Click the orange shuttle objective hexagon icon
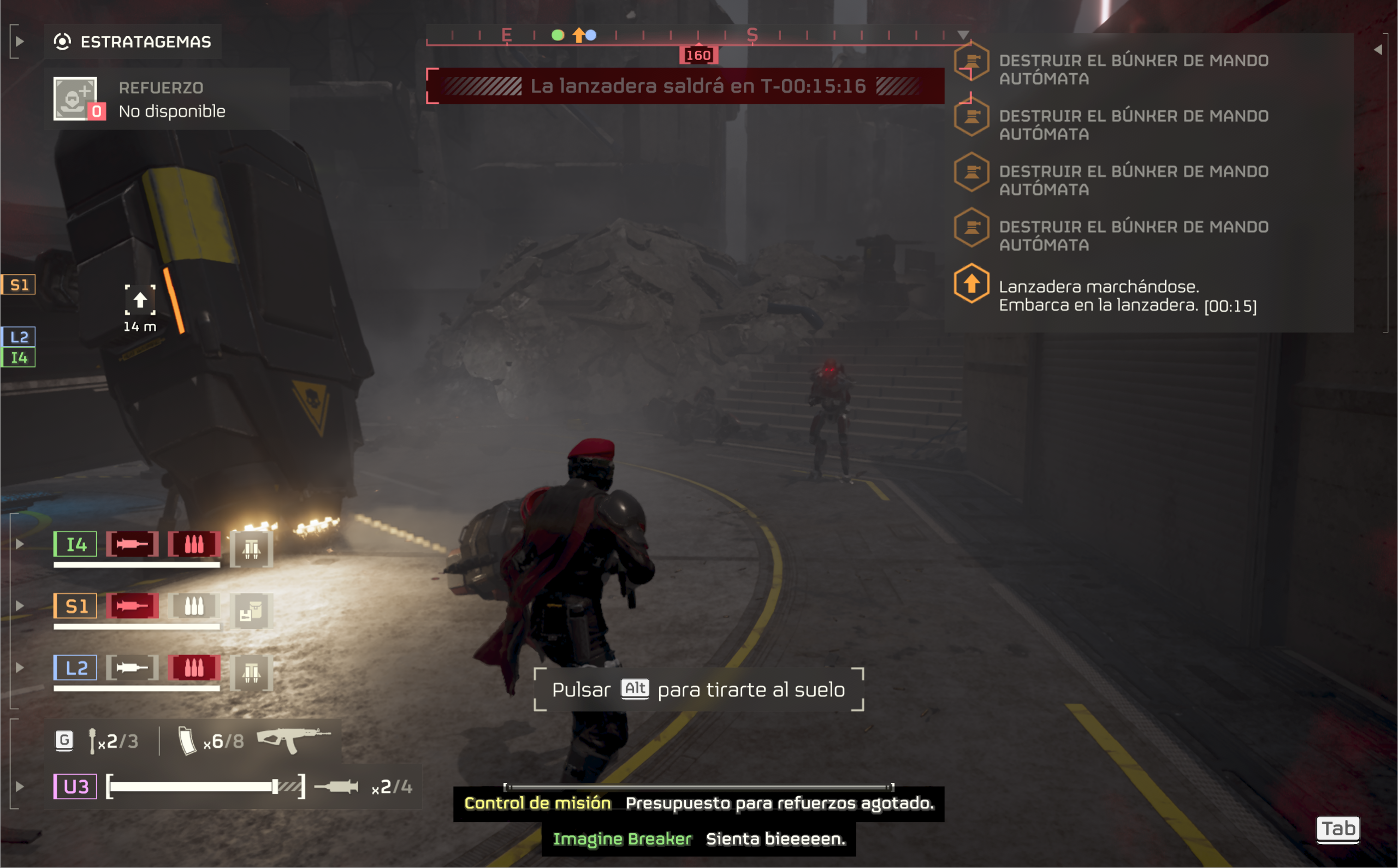 (x=971, y=283)
